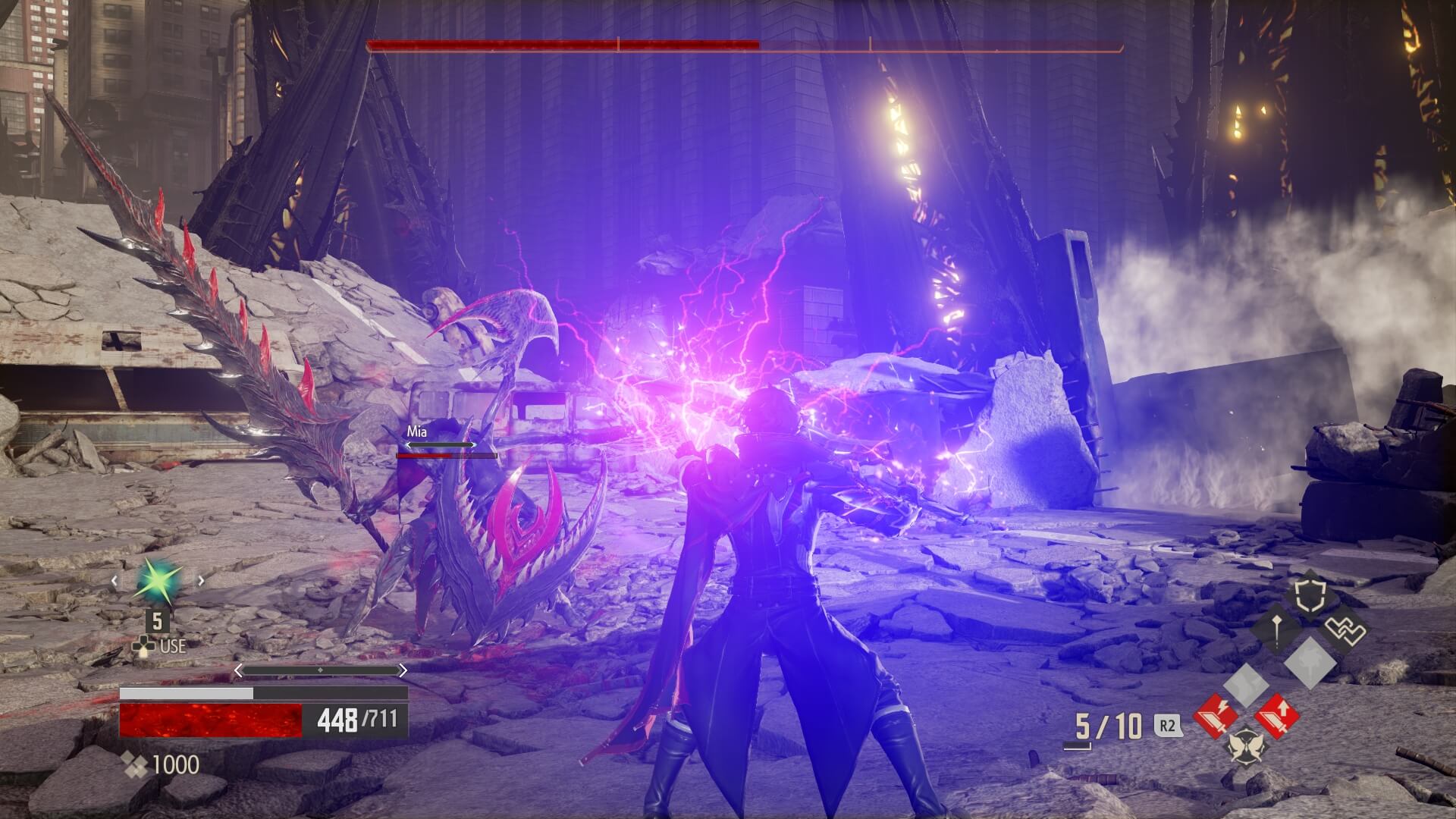Click the red lightning sword gift icon
Viewport: 1456px width, 819px height.
coord(1216,714)
